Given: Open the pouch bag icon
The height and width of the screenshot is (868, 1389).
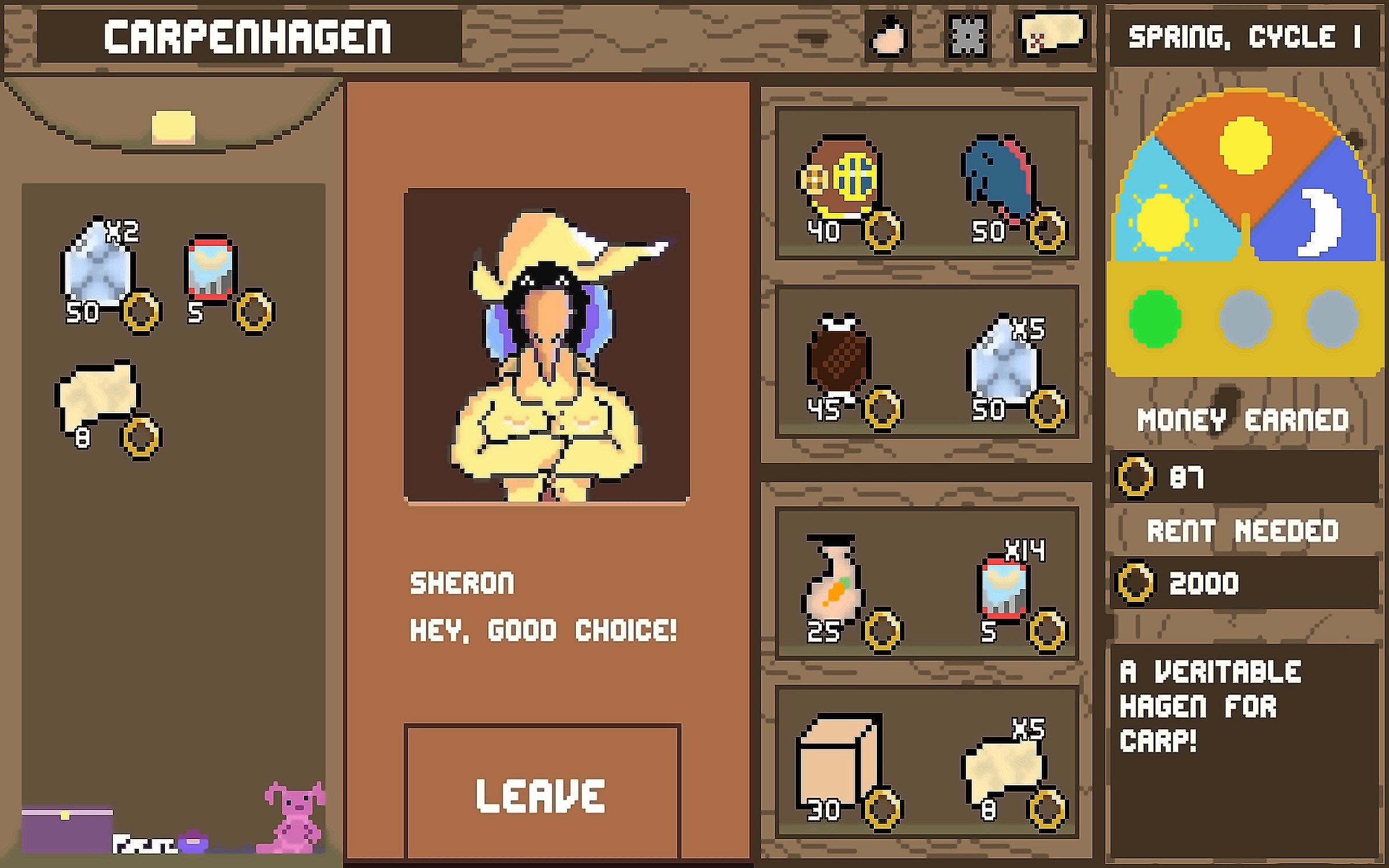Looking at the screenshot, I should pyautogui.click(x=888, y=37).
